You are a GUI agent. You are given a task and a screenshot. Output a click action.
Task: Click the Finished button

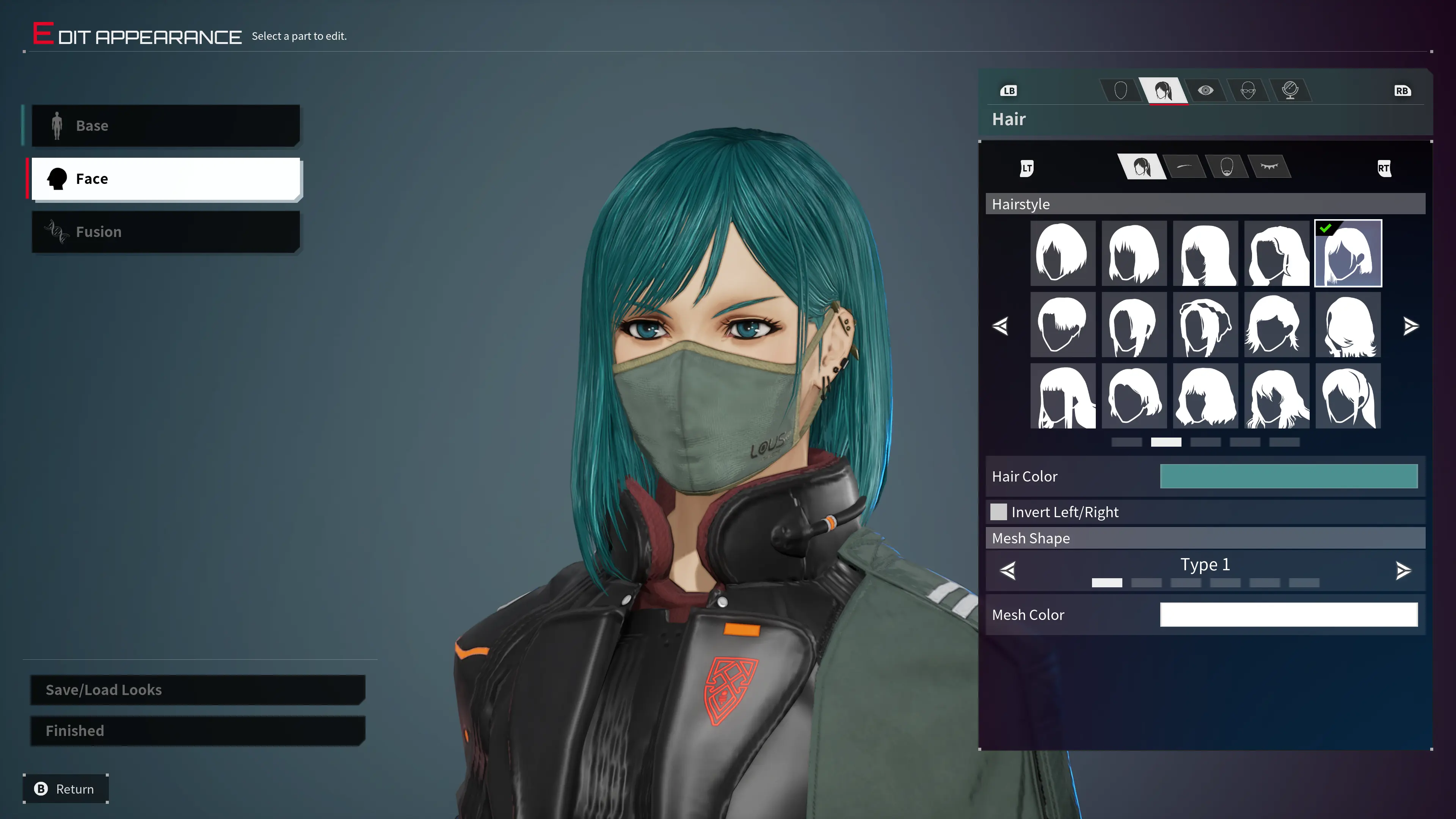[197, 731]
